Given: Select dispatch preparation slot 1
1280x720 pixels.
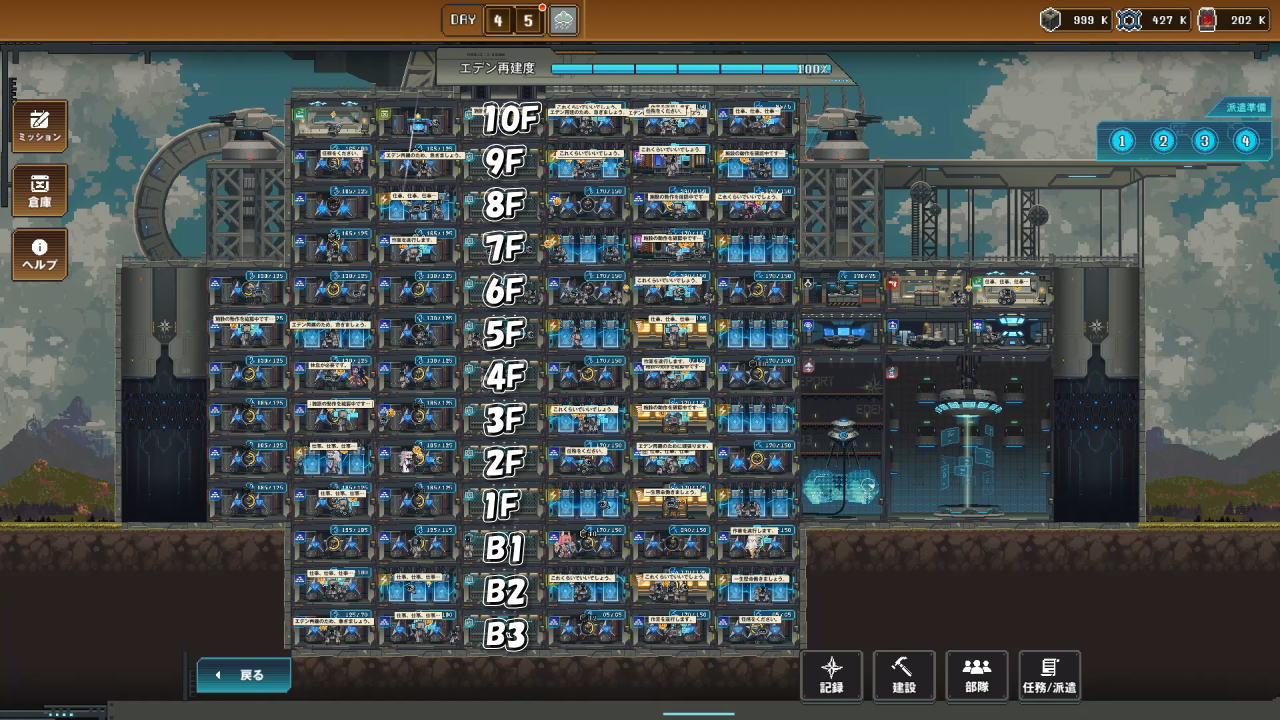Looking at the screenshot, I should click(x=1122, y=141).
